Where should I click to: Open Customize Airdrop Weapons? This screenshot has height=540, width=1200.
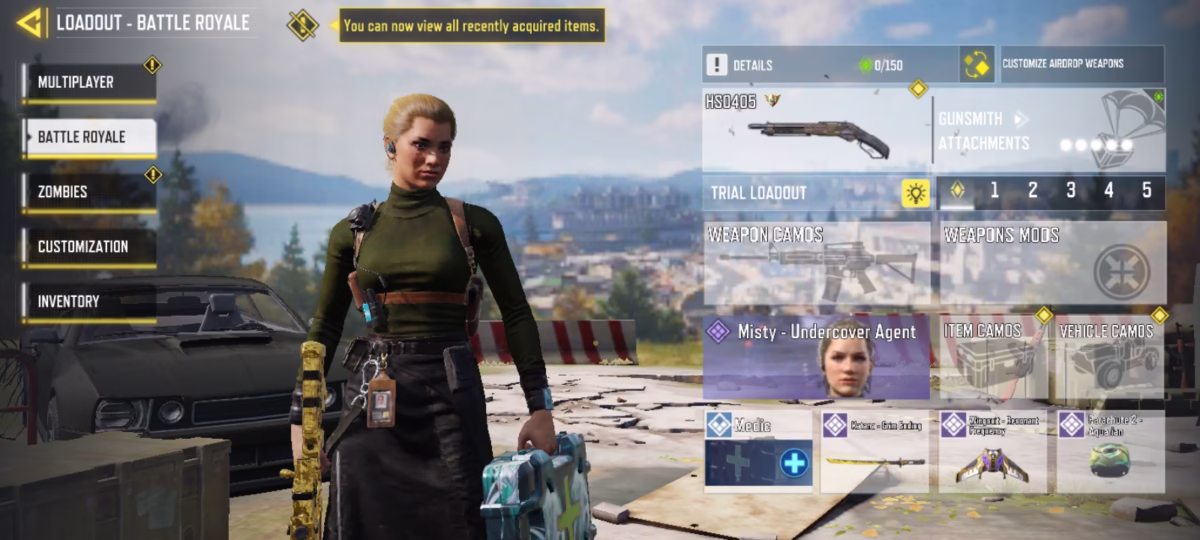click(1080, 64)
